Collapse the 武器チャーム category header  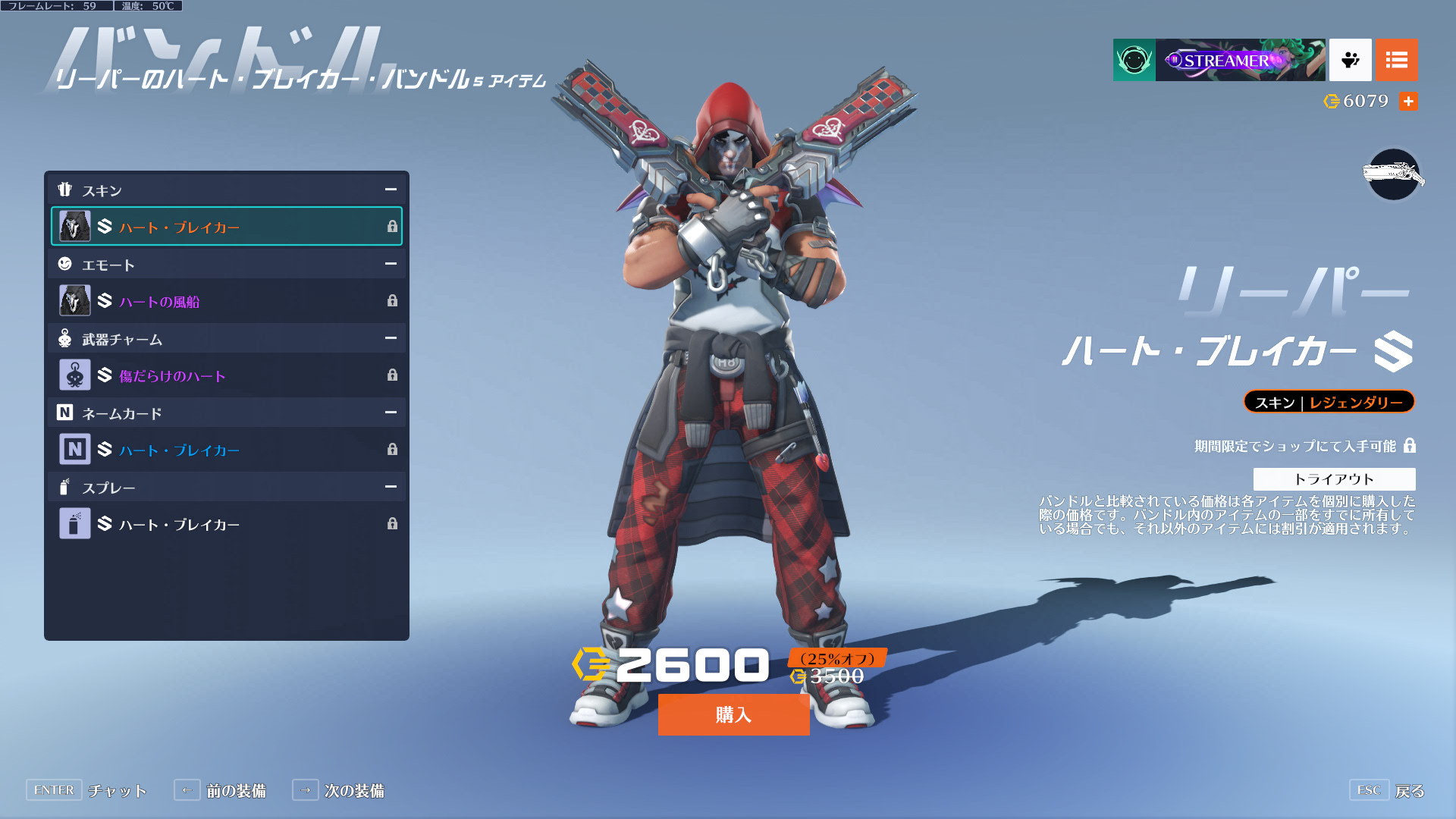[391, 338]
